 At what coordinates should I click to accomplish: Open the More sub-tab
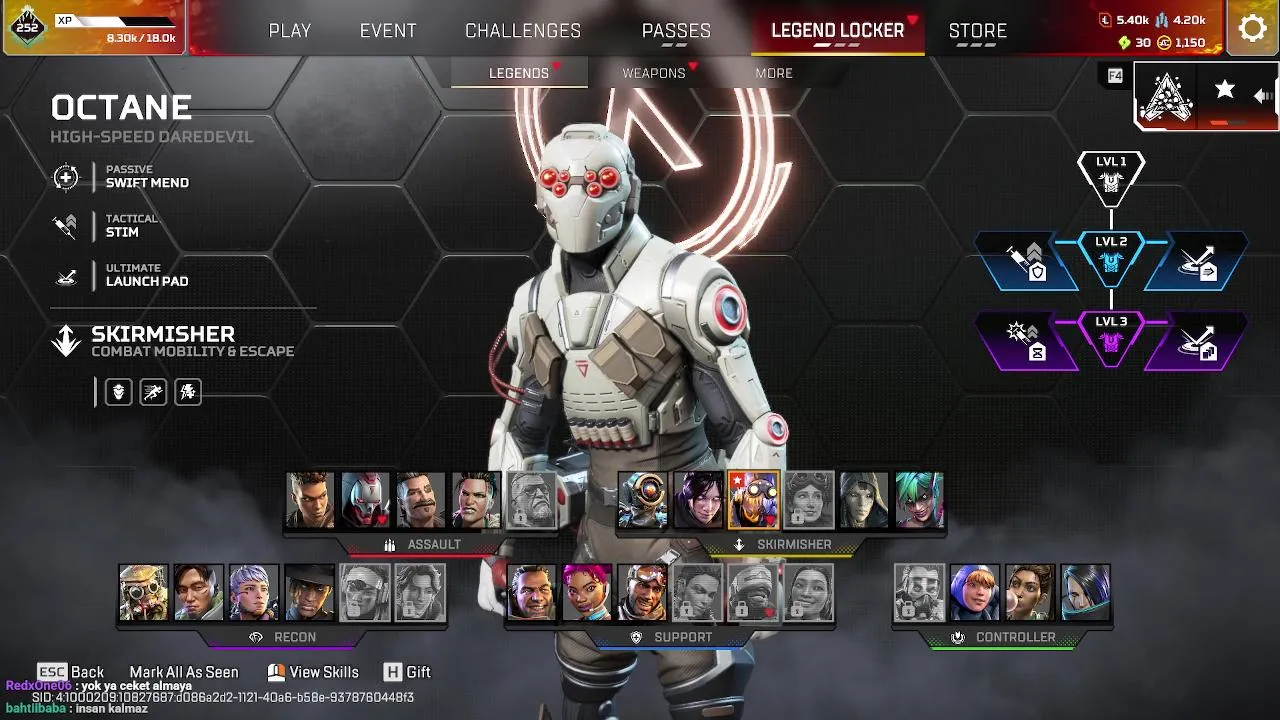pos(774,73)
